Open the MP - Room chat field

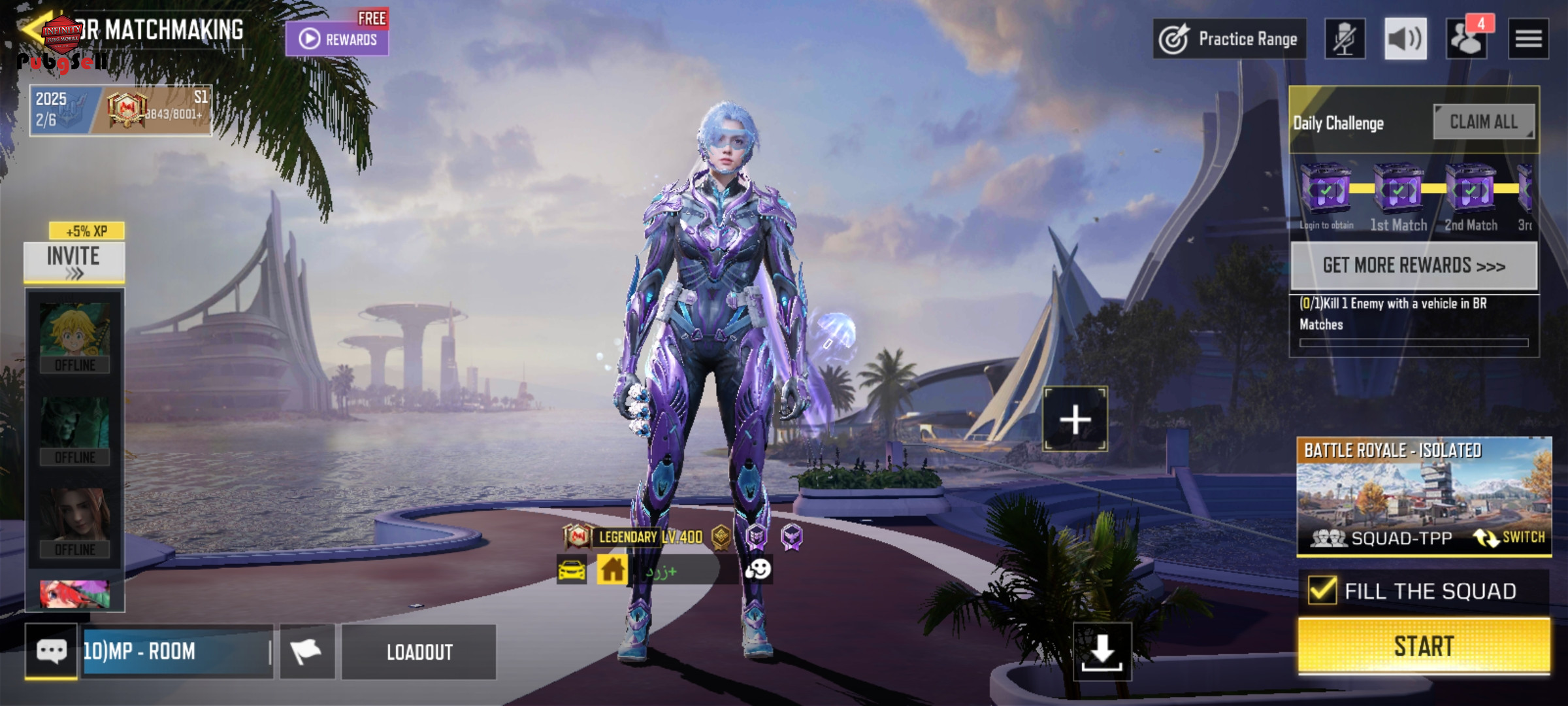pos(176,651)
